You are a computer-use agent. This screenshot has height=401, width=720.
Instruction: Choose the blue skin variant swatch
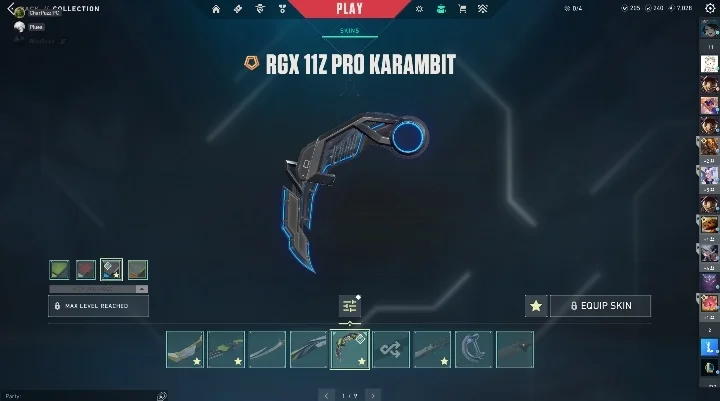(x=112, y=270)
